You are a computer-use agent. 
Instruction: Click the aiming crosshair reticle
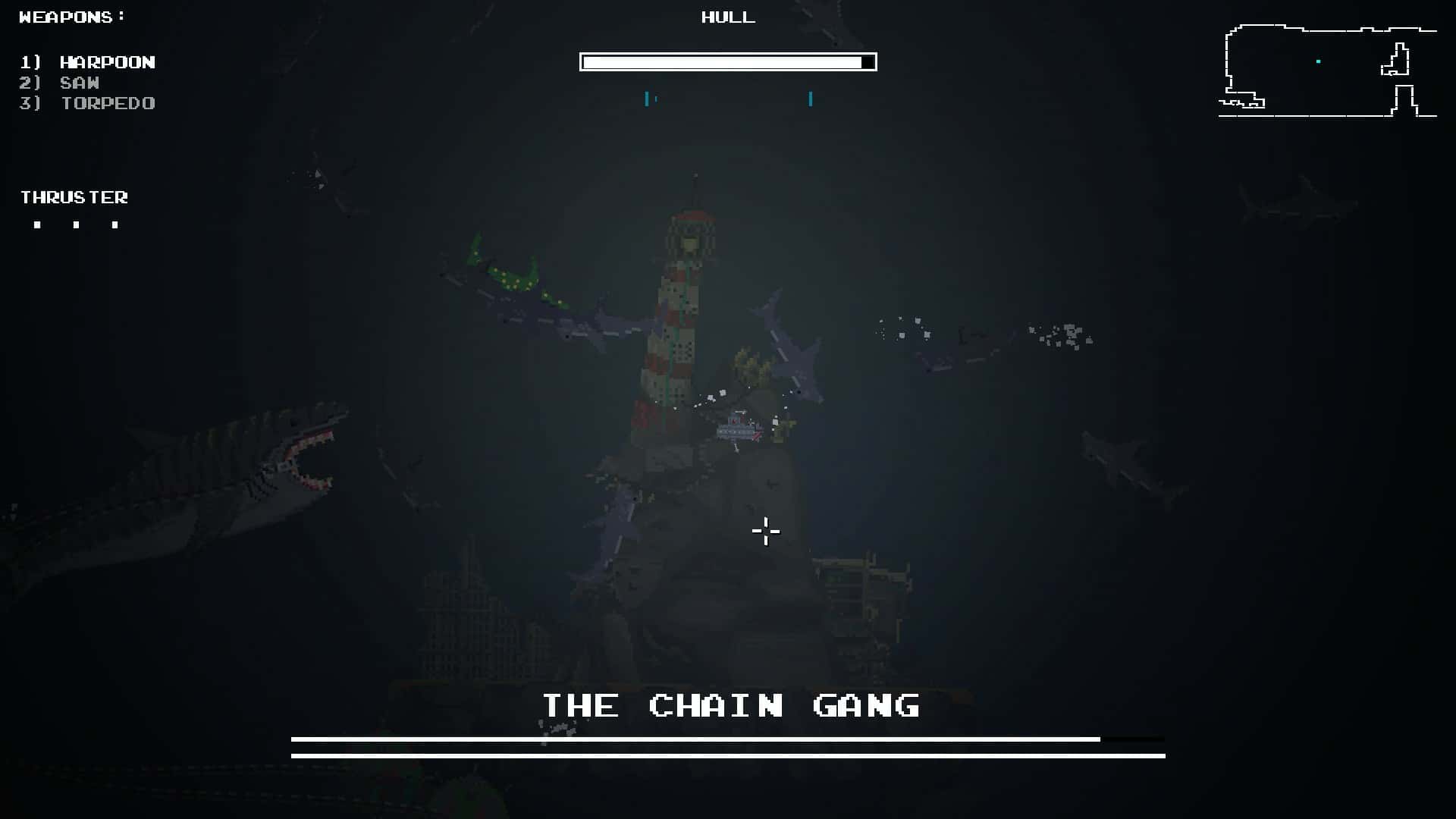(765, 533)
